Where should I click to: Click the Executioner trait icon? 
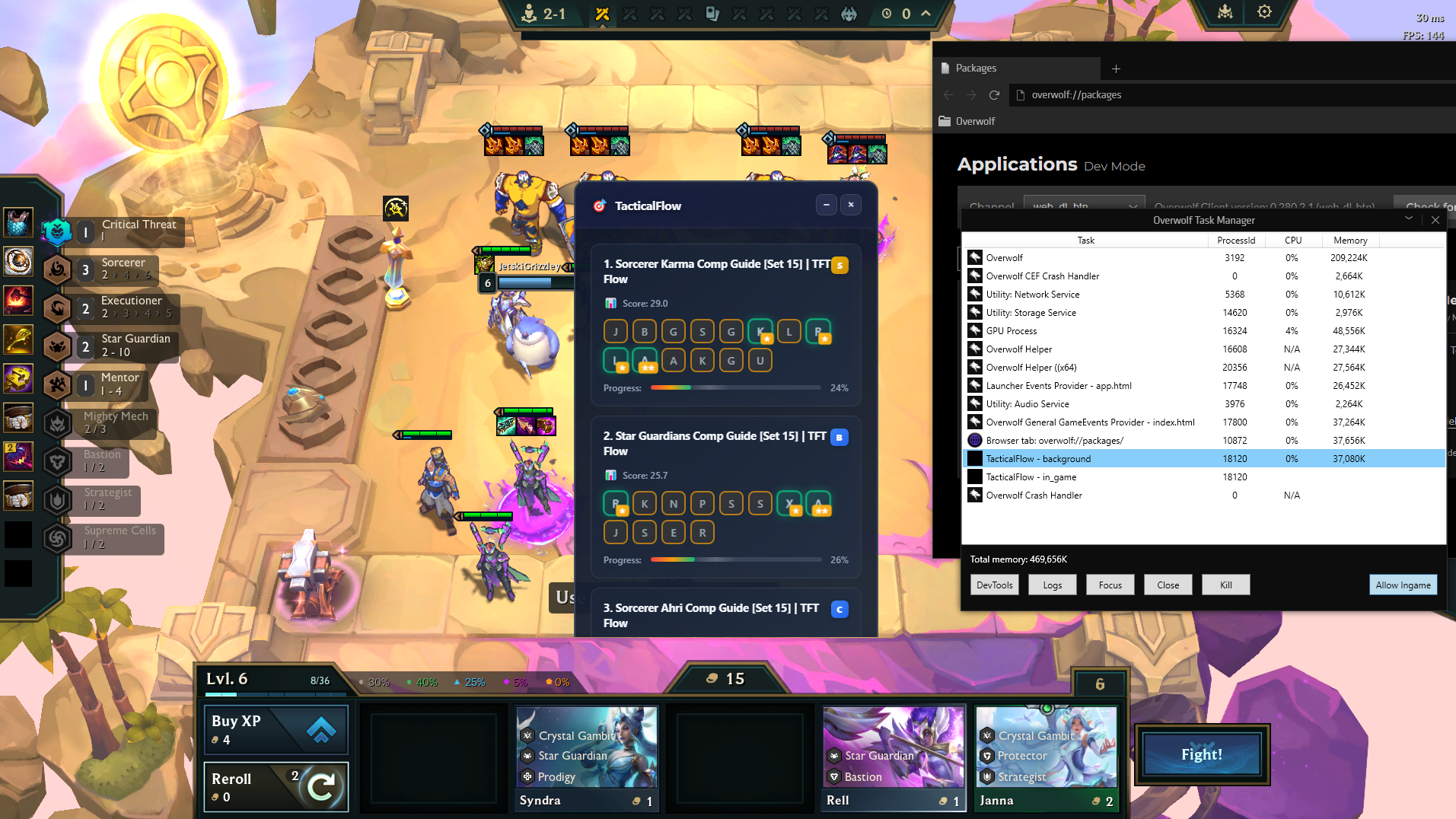(x=57, y=308)
